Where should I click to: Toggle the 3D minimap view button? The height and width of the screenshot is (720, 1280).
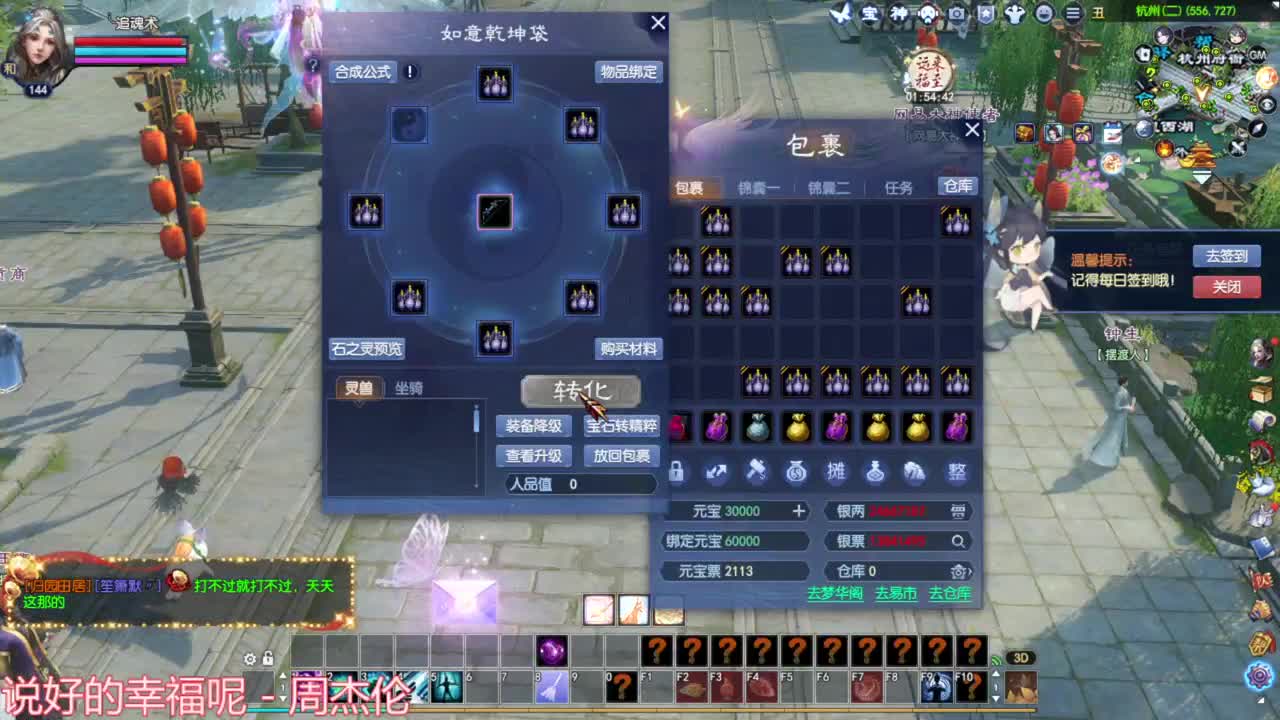(1021, 655)
